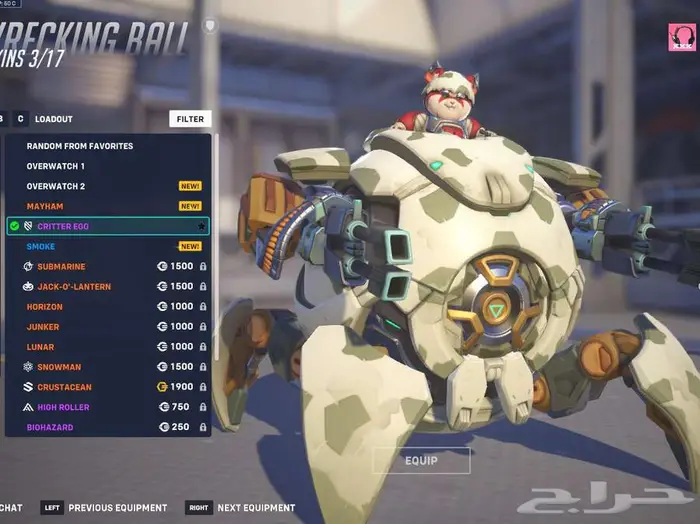Screen dimensions: 700x524
Task: Preview the Biohazard skin
Action: 50,427
